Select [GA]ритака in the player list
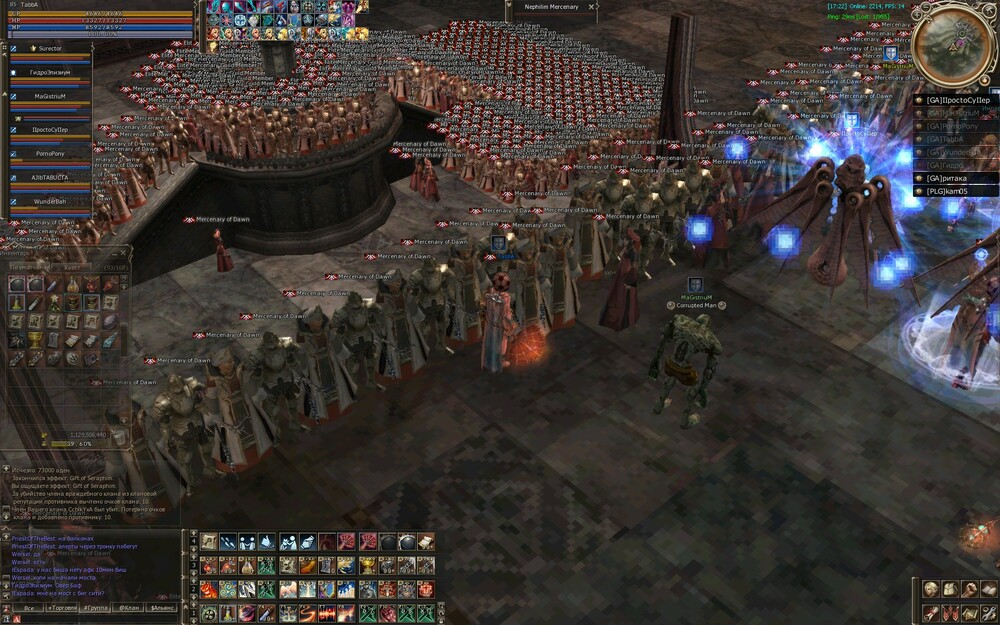 click(x=949, y=177)
